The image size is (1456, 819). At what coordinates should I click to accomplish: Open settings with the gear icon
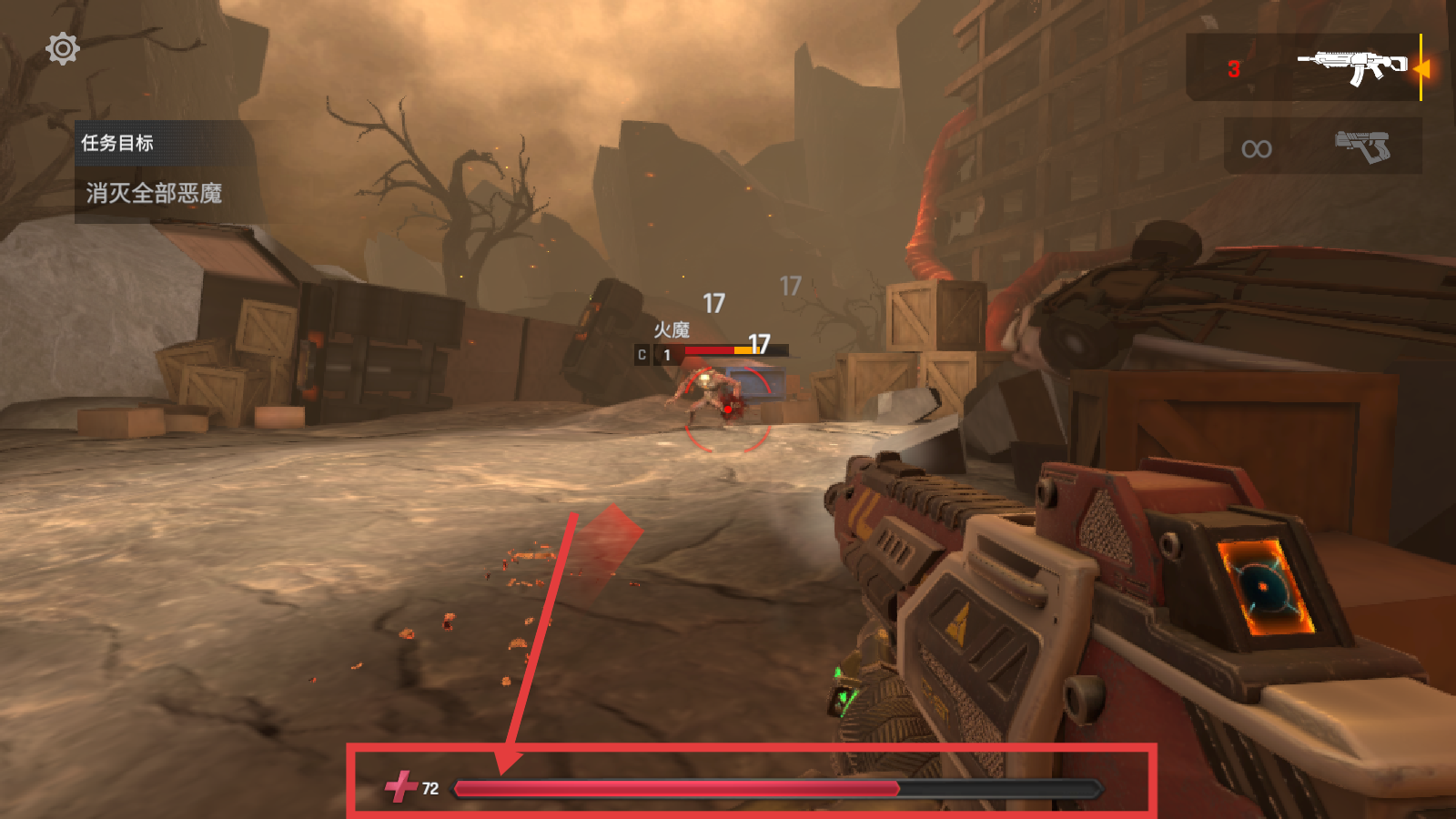pyautogui.click(x=63, y=49)
